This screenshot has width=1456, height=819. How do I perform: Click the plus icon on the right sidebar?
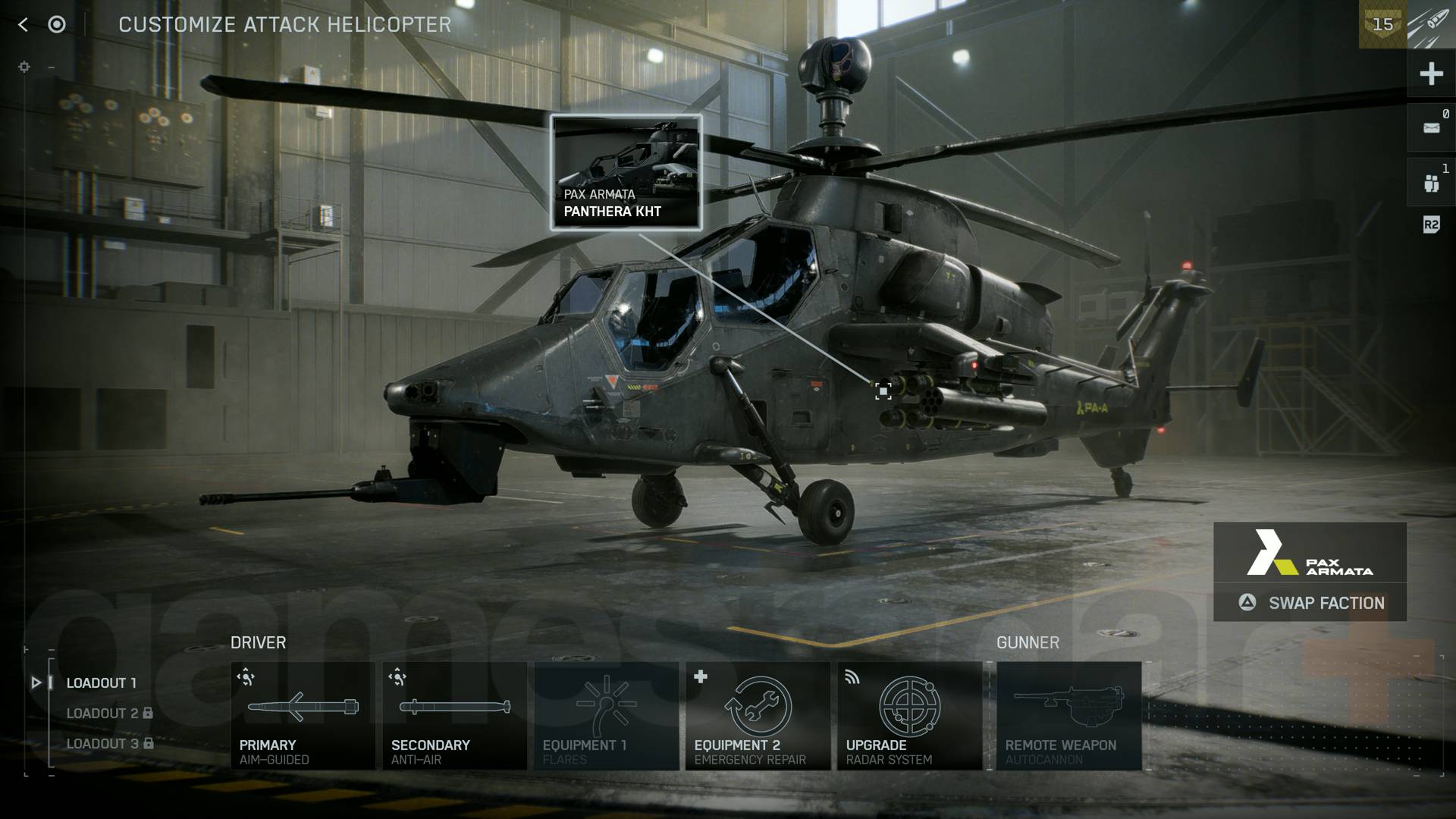[1430, 74]
